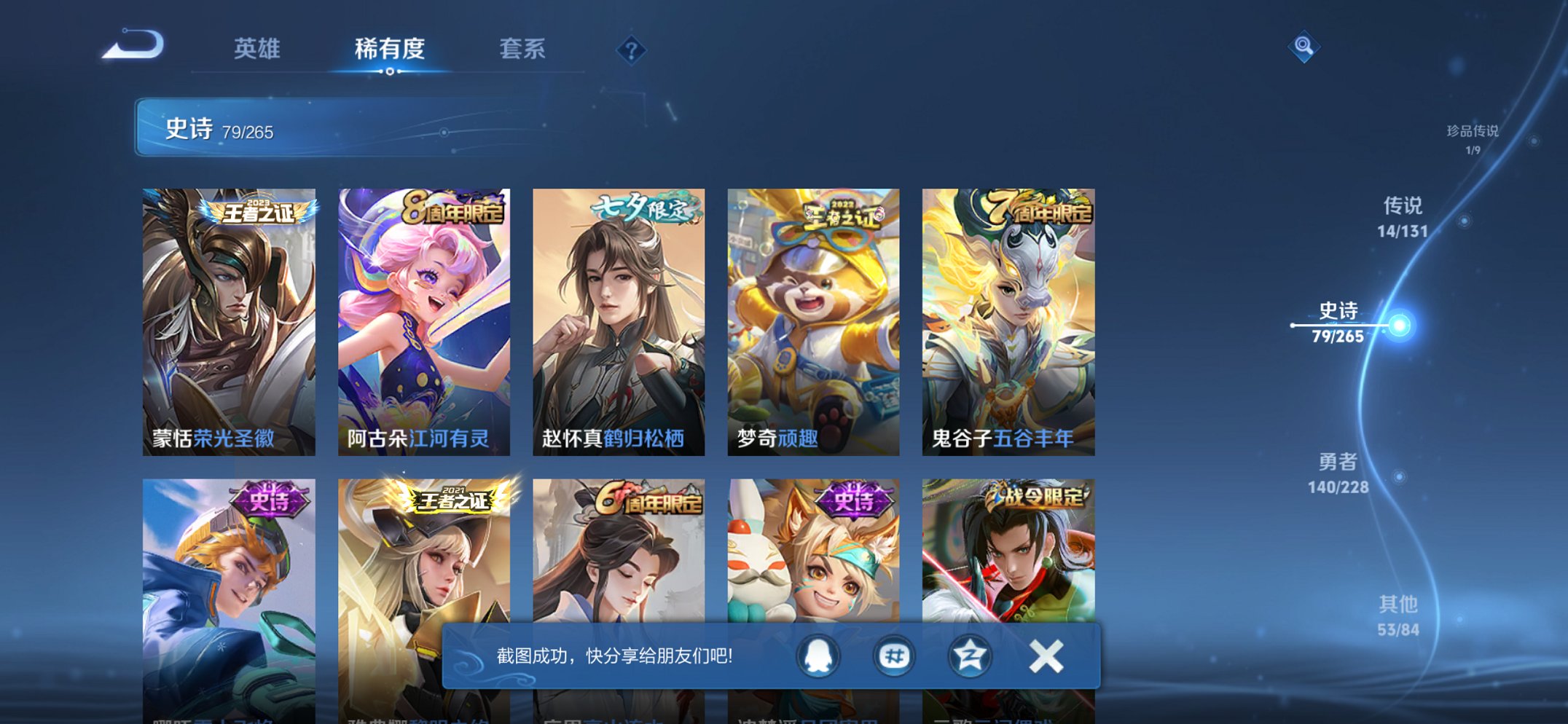Open the help question mark icon
Image resolution: width=1568 pixels, height=724 pixels.
(632, 50)
